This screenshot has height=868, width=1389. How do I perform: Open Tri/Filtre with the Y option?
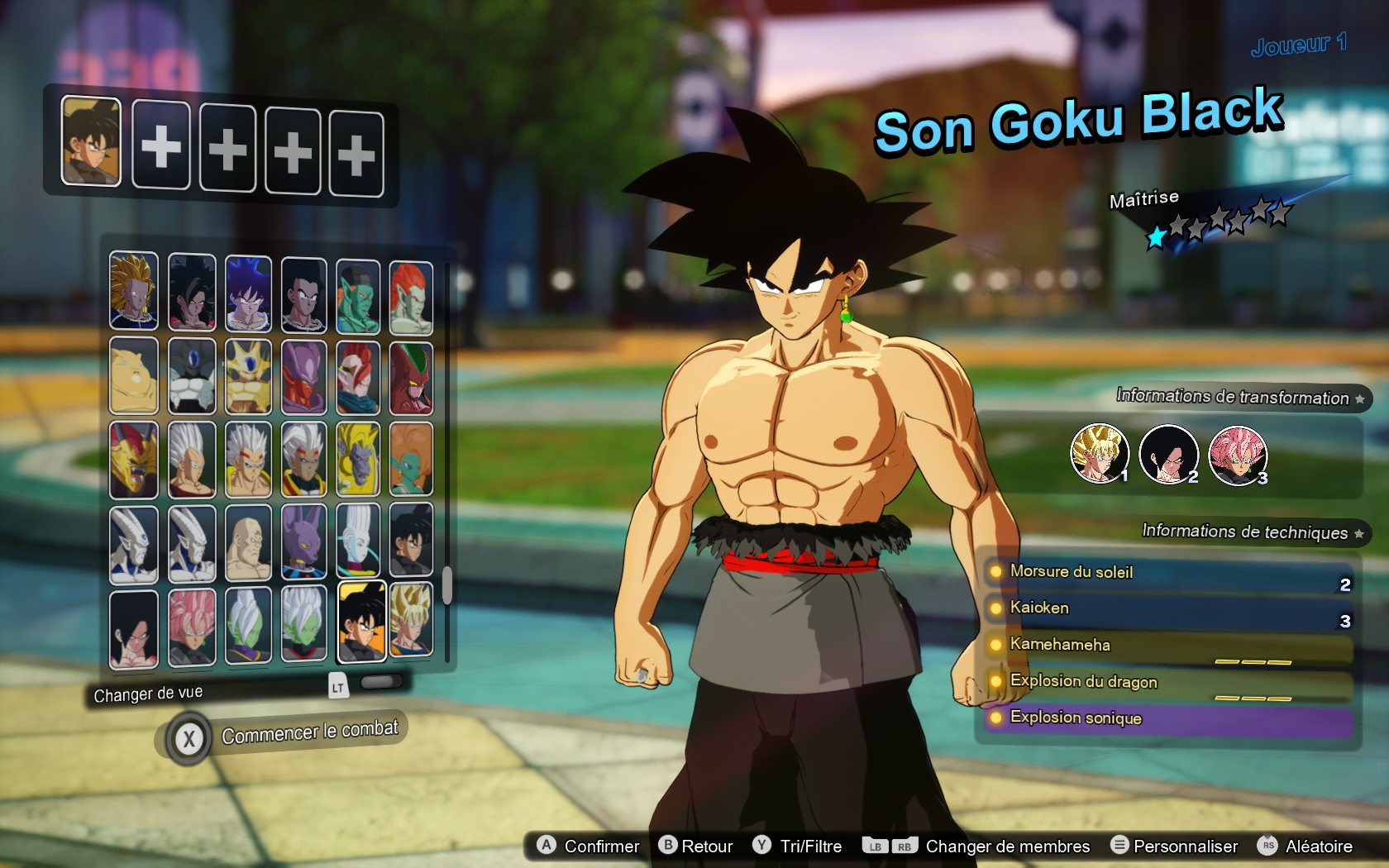pyautogui.click(x=796, y=846)
